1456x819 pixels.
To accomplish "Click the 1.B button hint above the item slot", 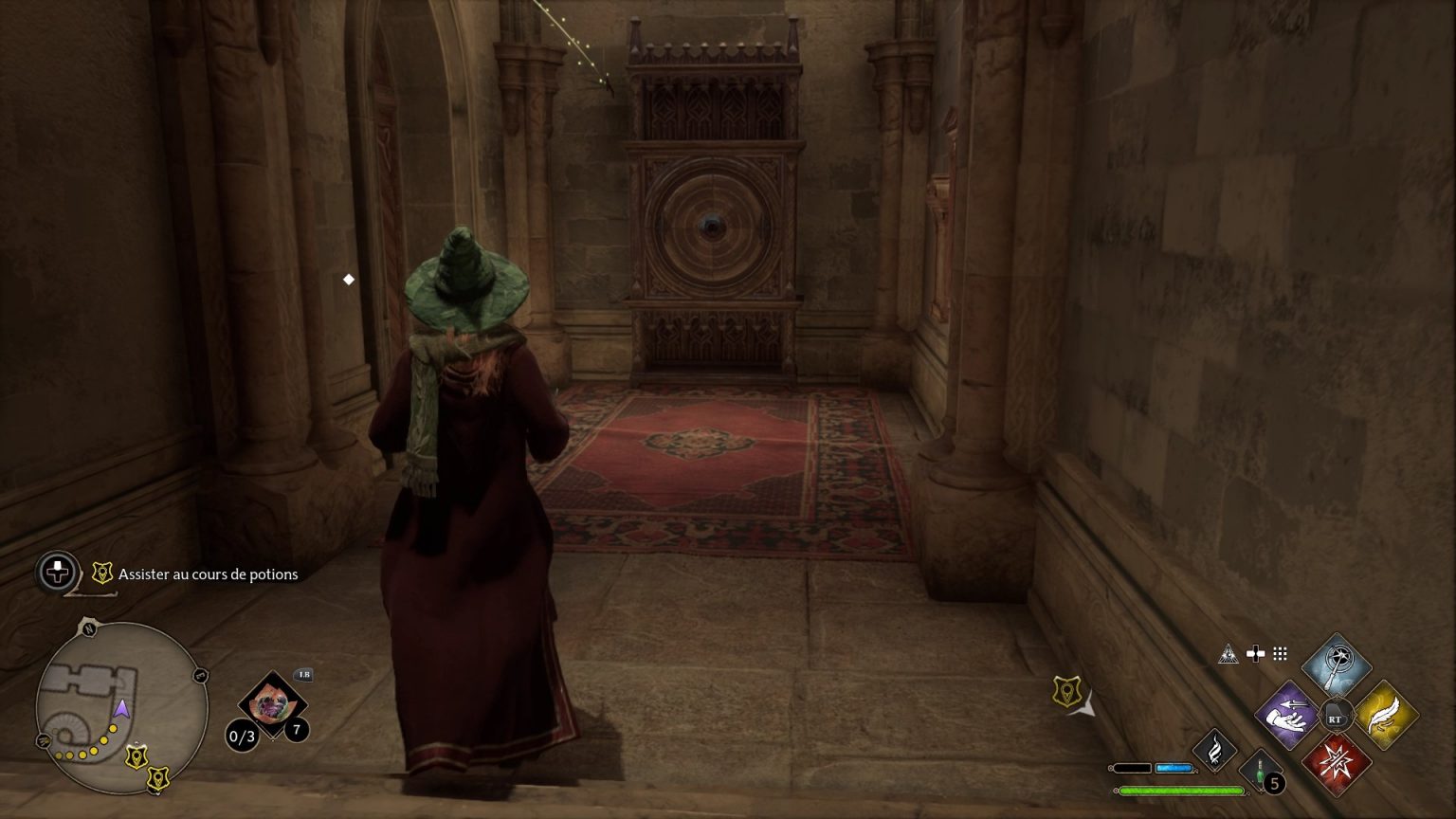I will [x=303, y=674].
